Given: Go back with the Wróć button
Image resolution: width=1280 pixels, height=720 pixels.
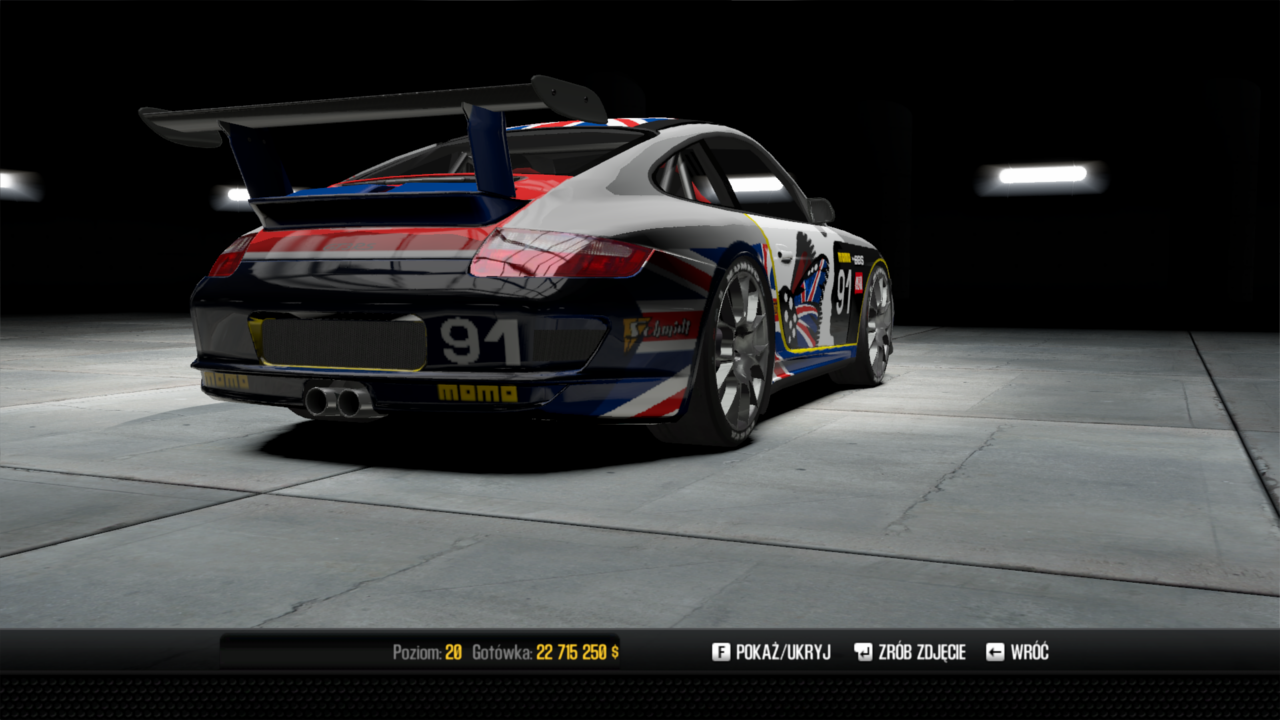Looking at the screenshot, I should tap(1018, 652).
